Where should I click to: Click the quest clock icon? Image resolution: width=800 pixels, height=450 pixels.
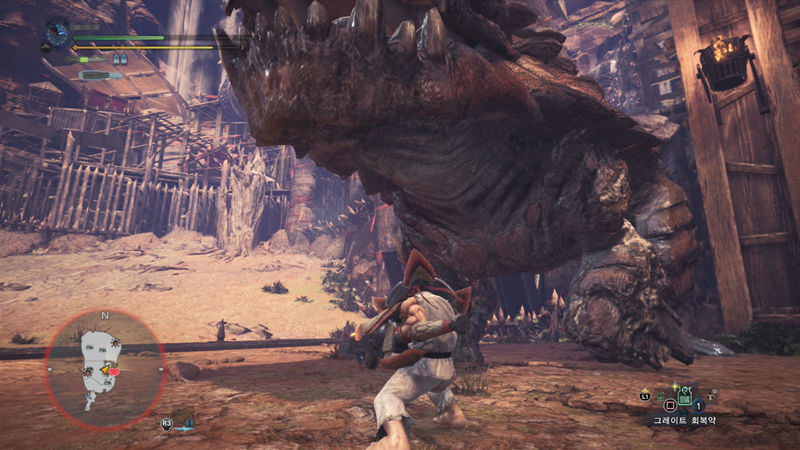tap(57, 36)
